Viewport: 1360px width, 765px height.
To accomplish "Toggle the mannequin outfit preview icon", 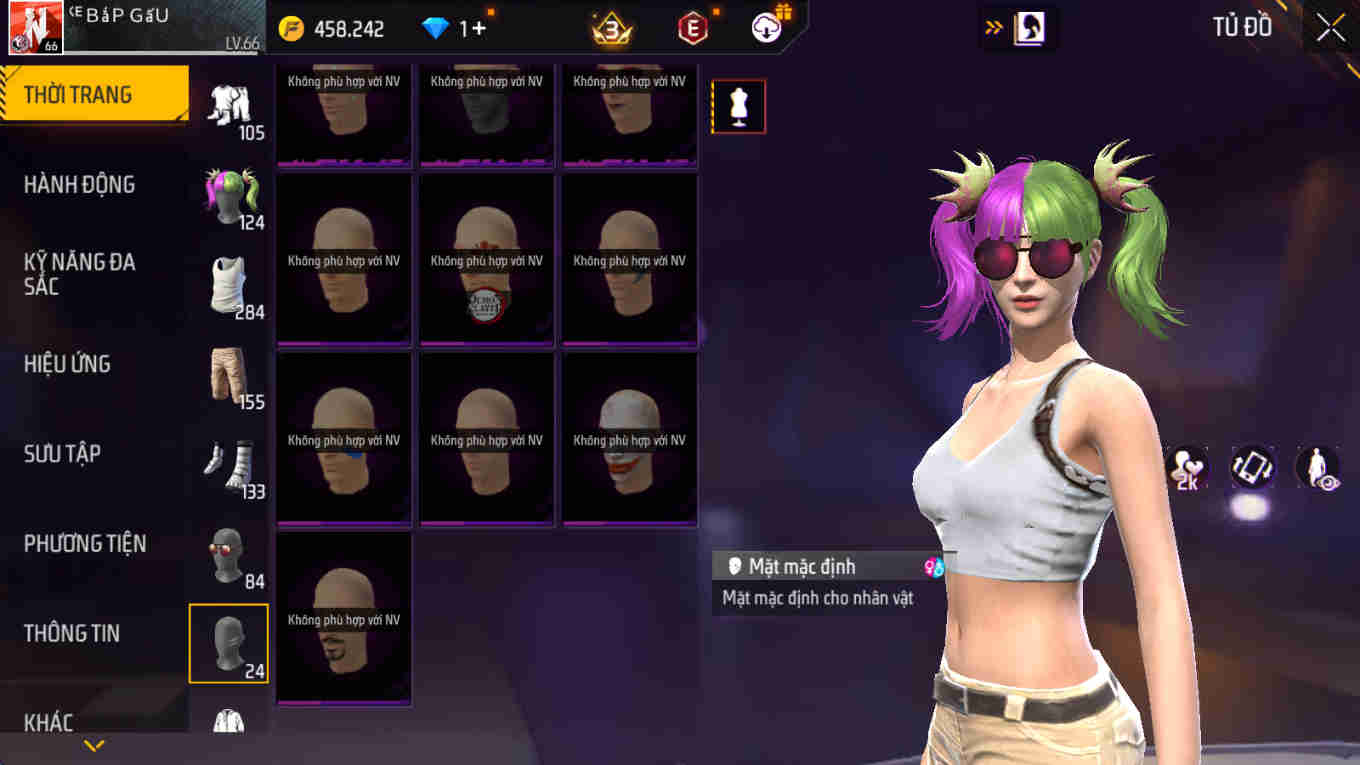I will click(x=738, y=105).
